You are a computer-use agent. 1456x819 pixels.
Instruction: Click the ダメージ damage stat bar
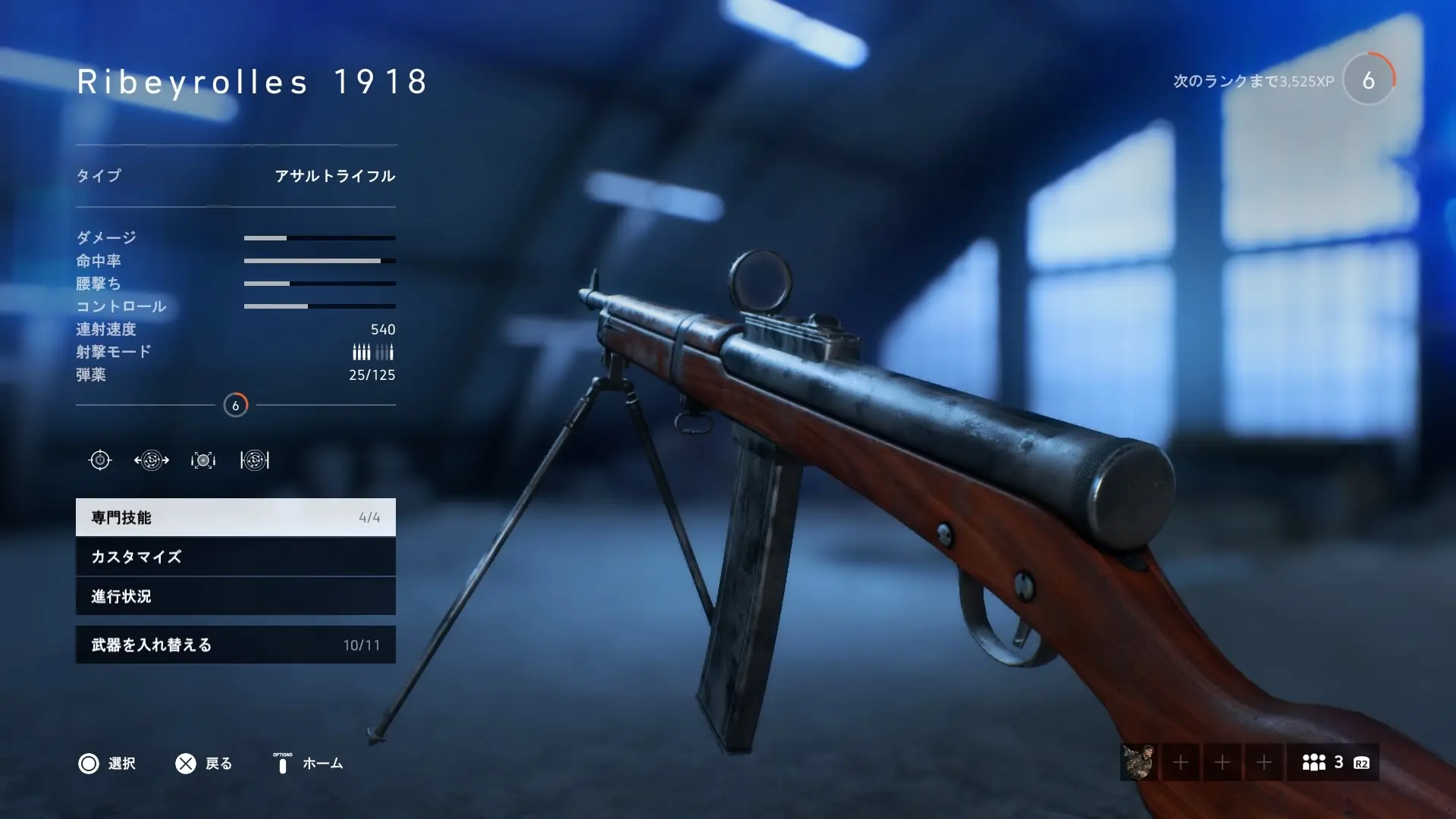(318, 237)
